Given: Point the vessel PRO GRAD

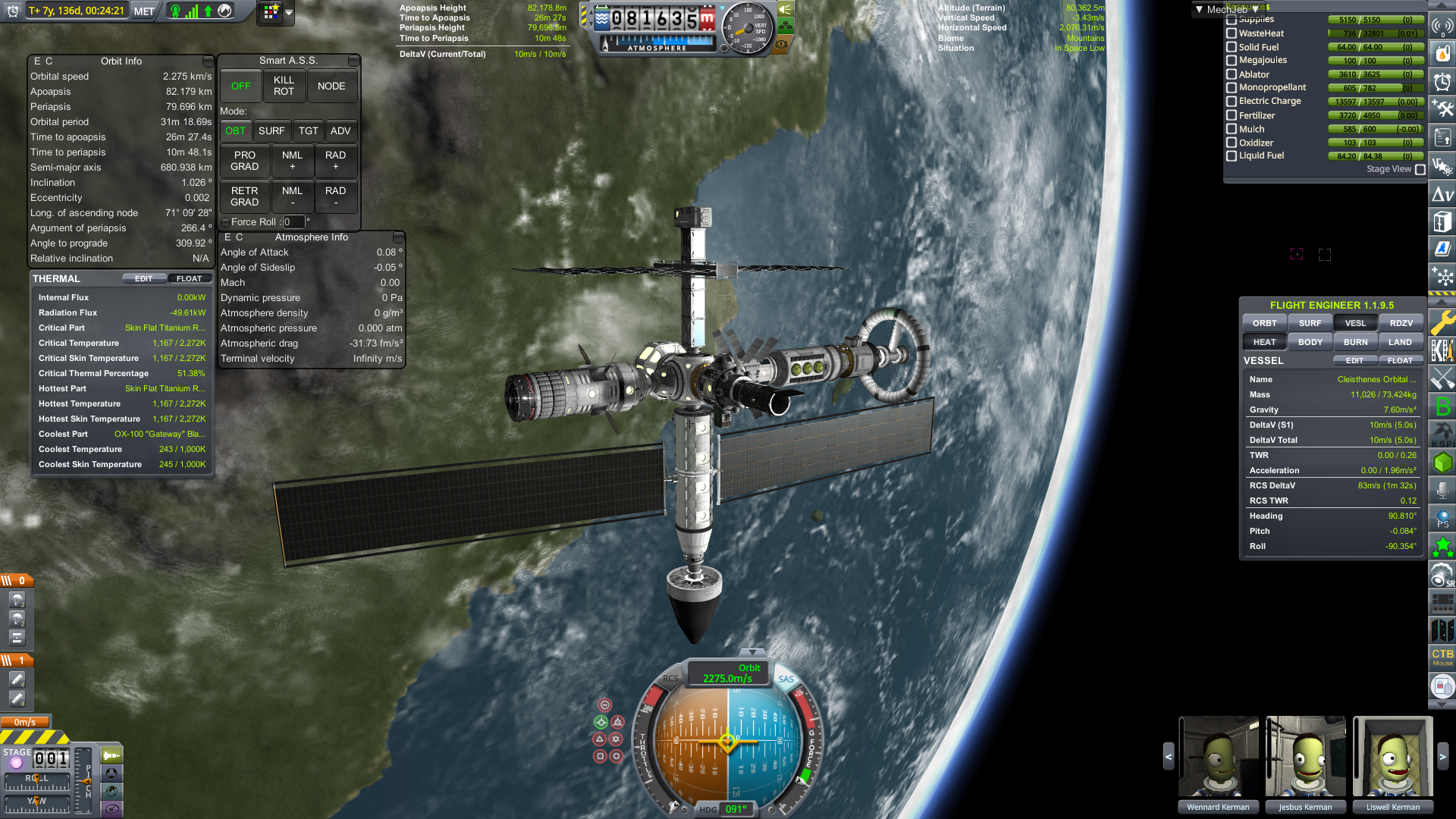Looking at the screenshot, I should click(x=245, y=161).
